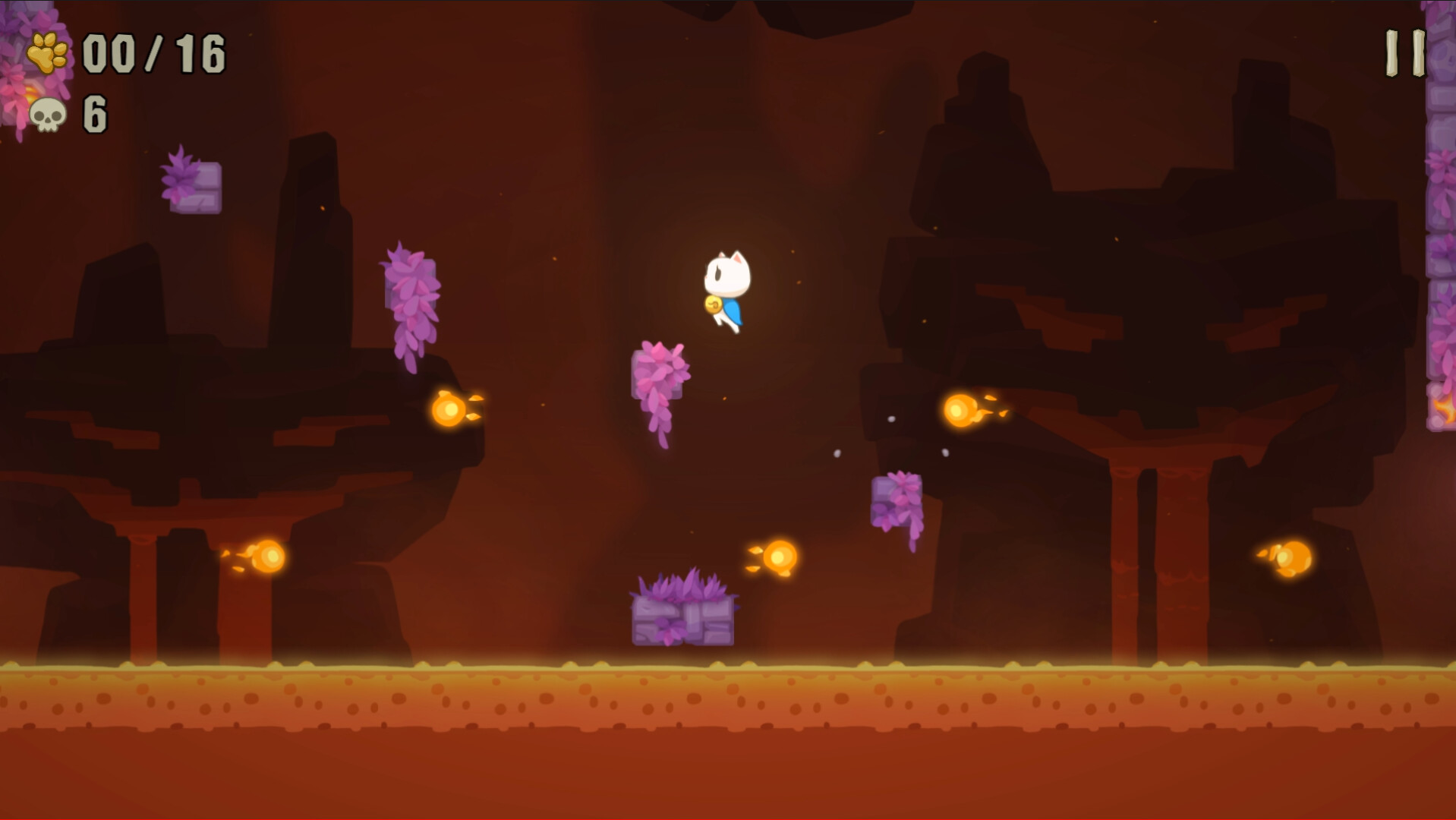Click the golden paw print counter icon
The height and width of the screenshot is (820, 1456).
47,52
